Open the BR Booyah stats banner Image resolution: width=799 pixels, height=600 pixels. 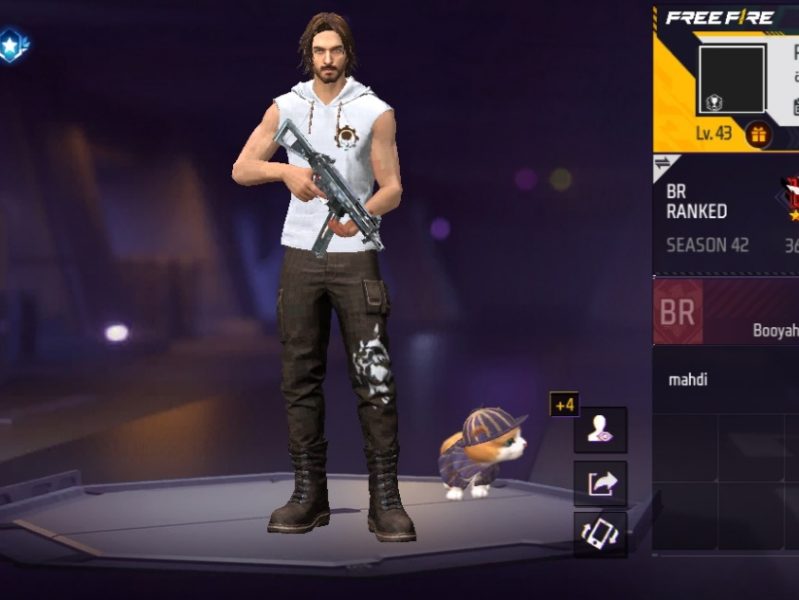(x=726, y=312)
